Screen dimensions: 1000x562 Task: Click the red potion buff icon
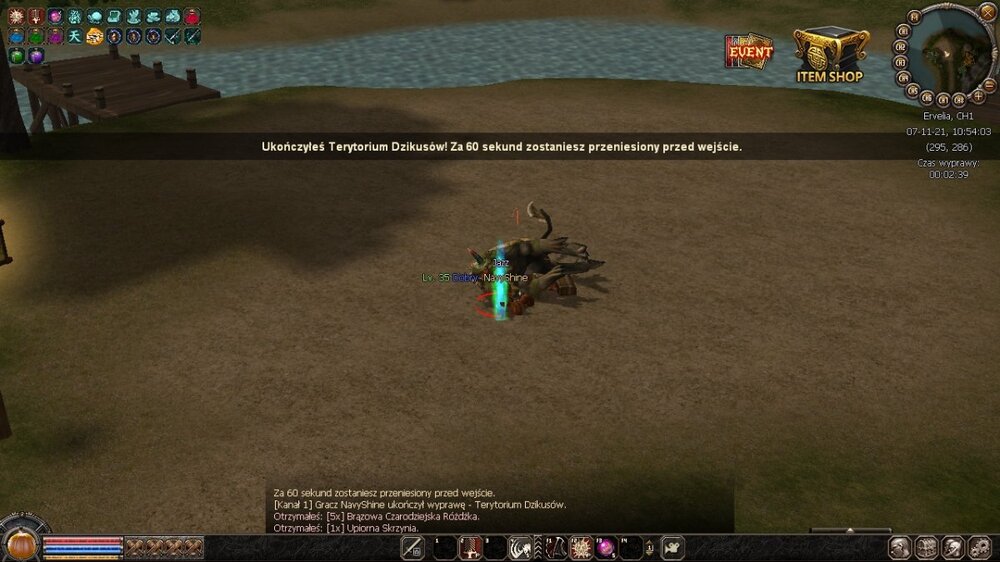[x=192, y=17]
